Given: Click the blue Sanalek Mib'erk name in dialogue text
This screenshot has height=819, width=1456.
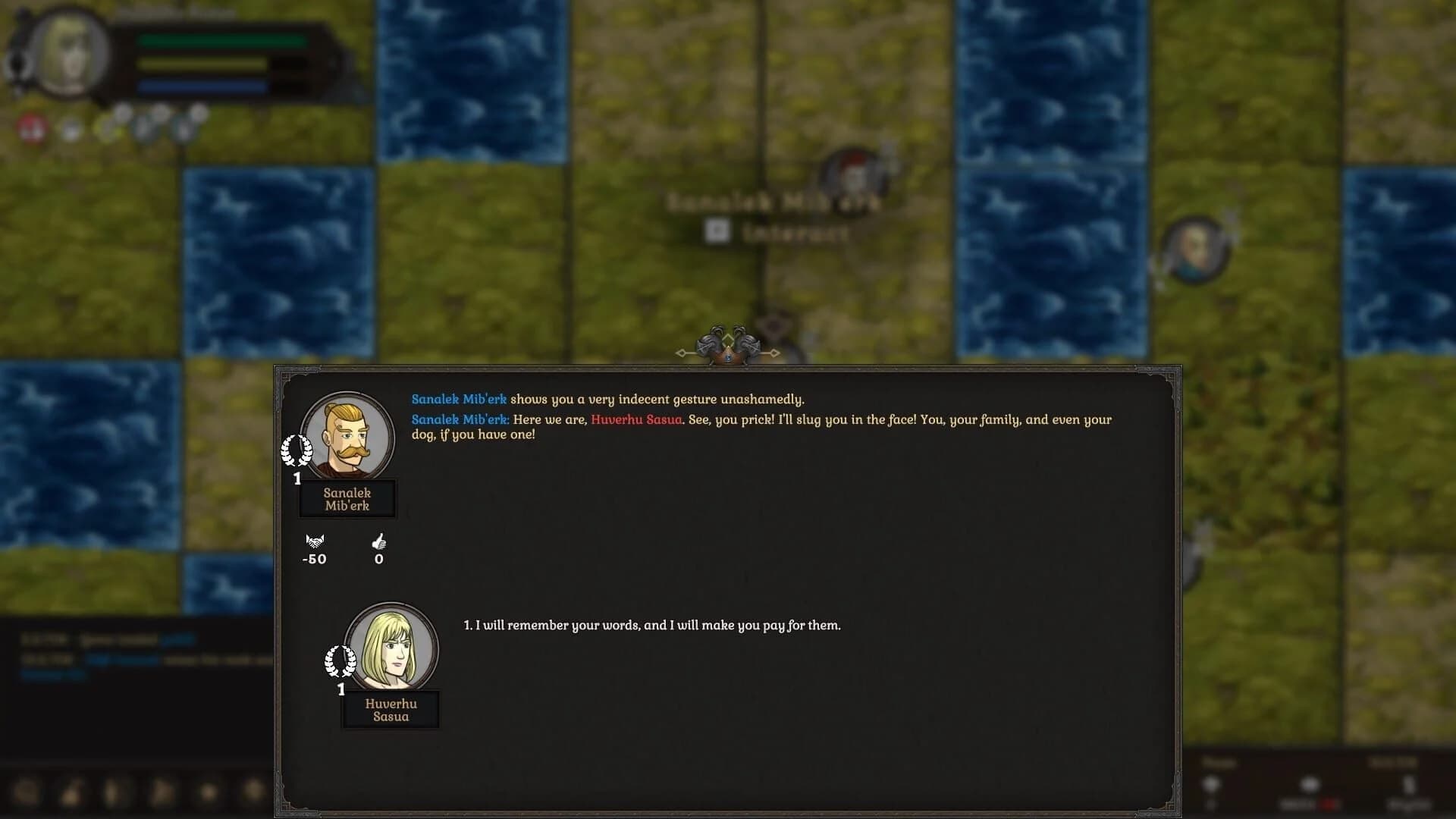Looking at the screenshot, I should [458, 399].
